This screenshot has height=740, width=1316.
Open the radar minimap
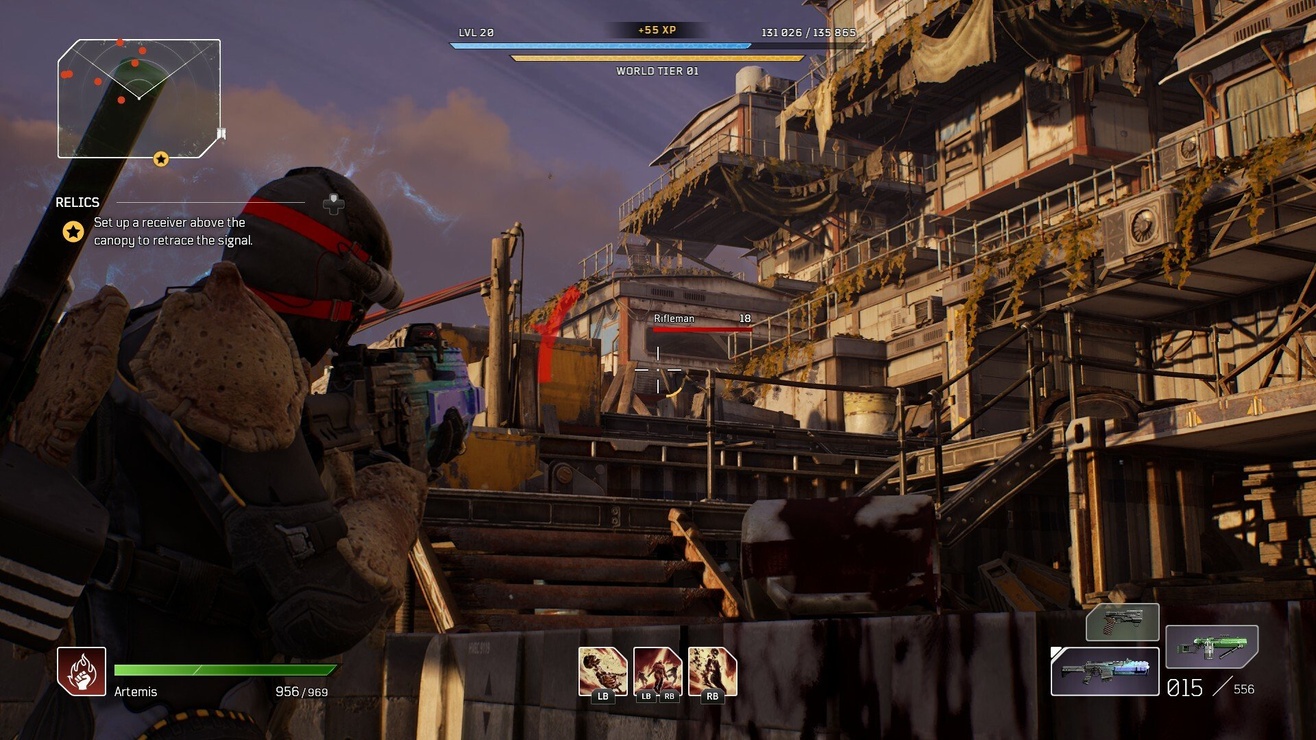[138, 98]
